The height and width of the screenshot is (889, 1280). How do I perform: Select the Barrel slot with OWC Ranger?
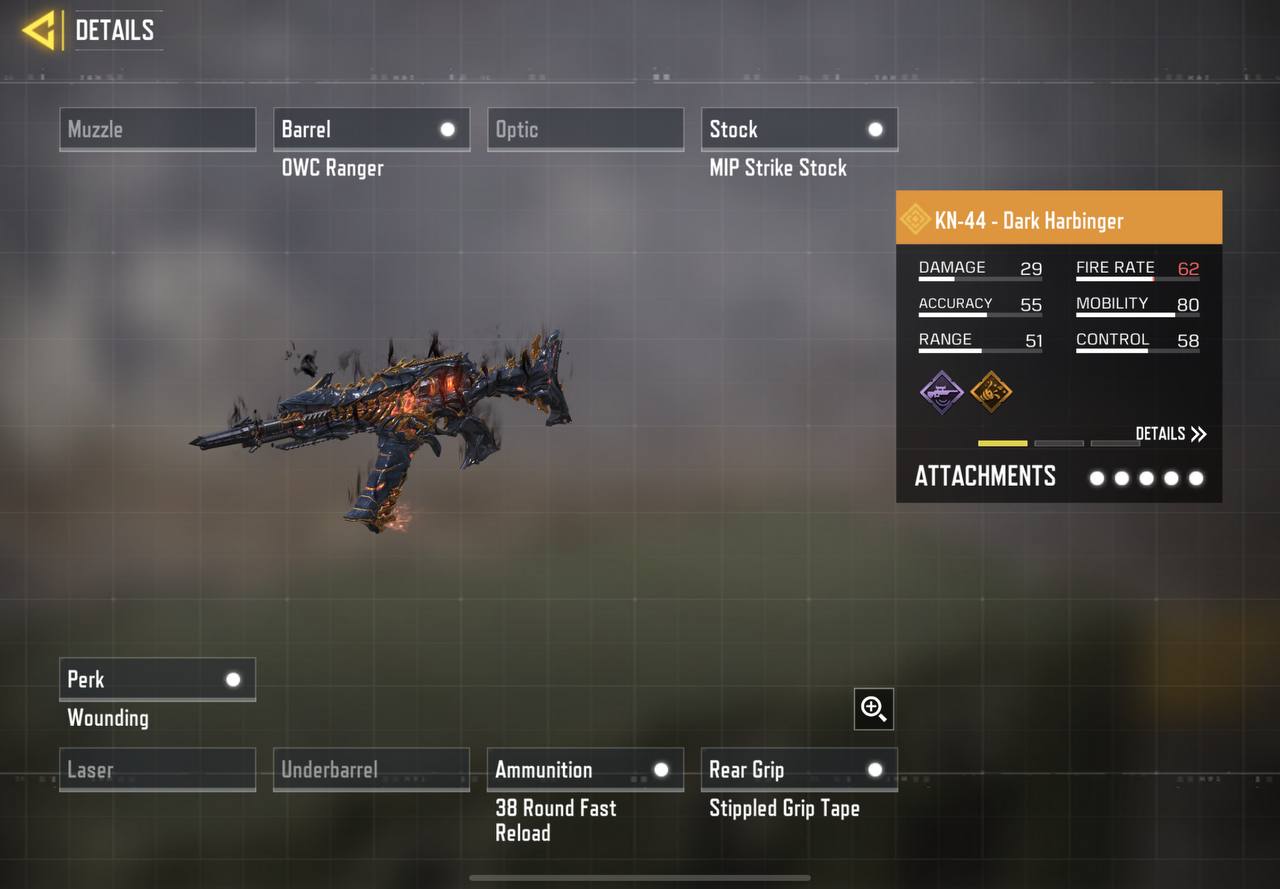(371, 129)
